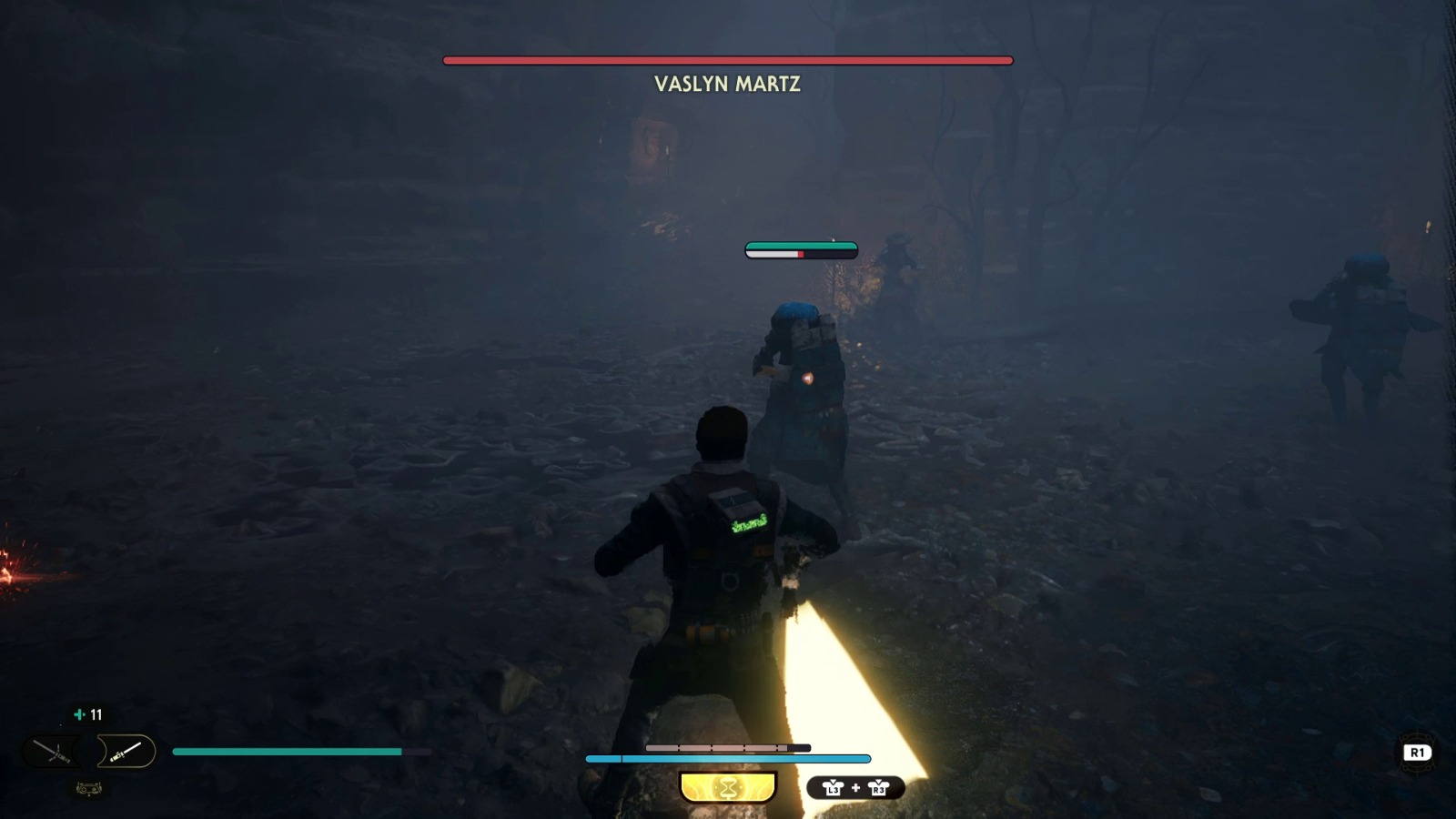Toggle the active lightsaber stance selection

click(123, 751)
